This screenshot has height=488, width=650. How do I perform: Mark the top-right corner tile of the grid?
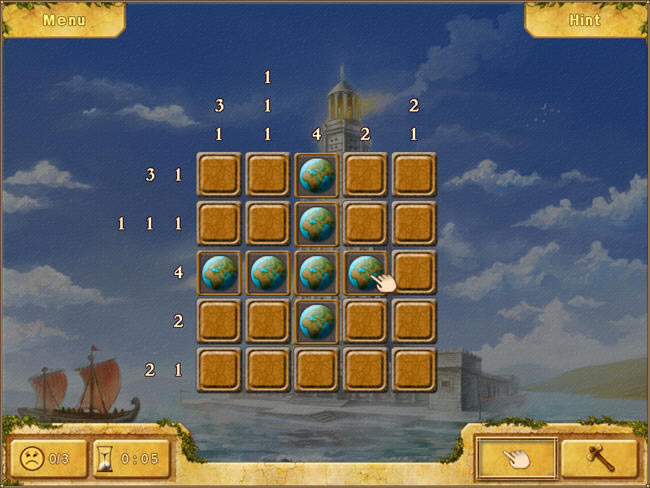[415, 175]
